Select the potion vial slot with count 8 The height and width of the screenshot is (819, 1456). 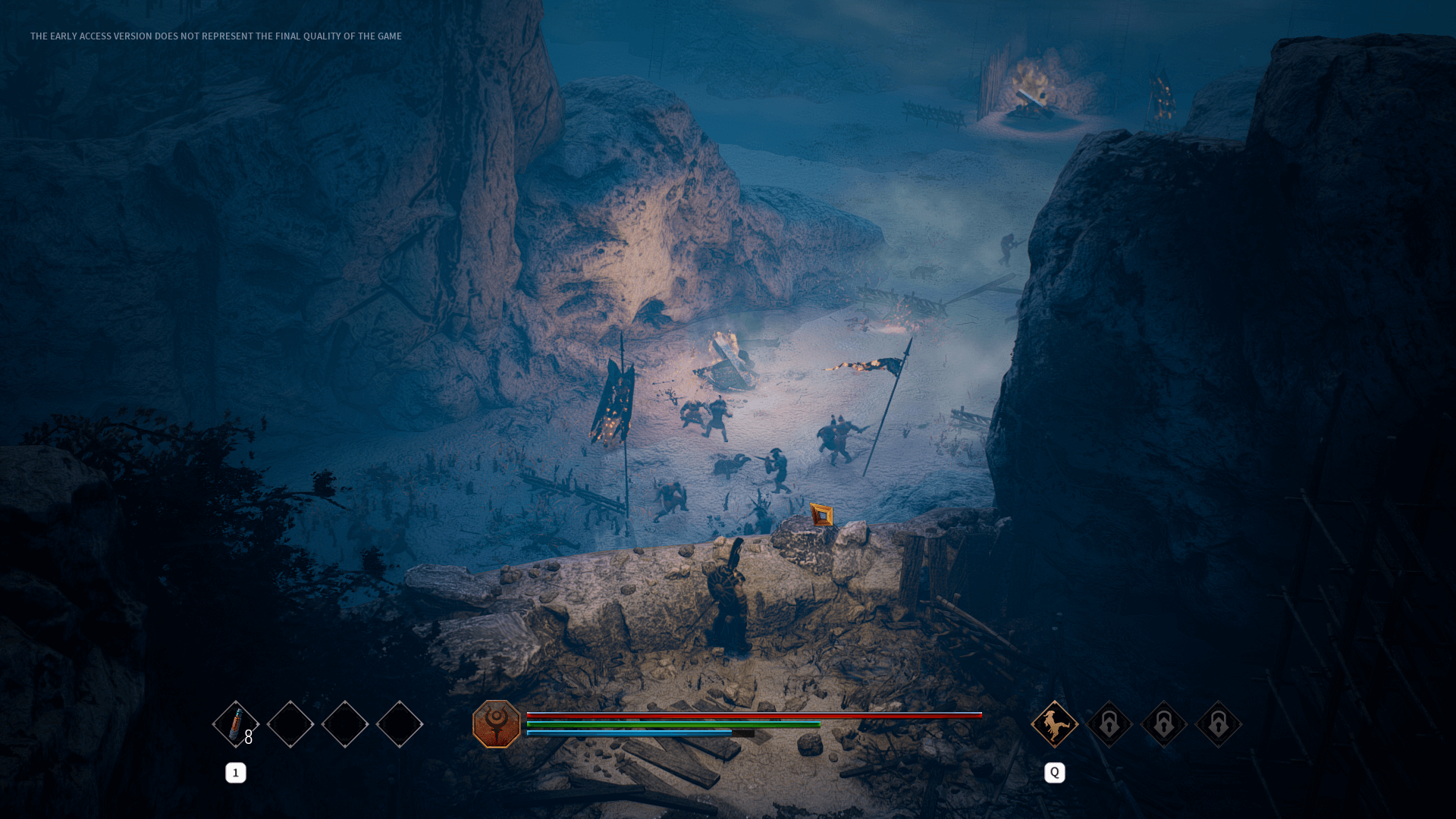(x=236, y=724)
